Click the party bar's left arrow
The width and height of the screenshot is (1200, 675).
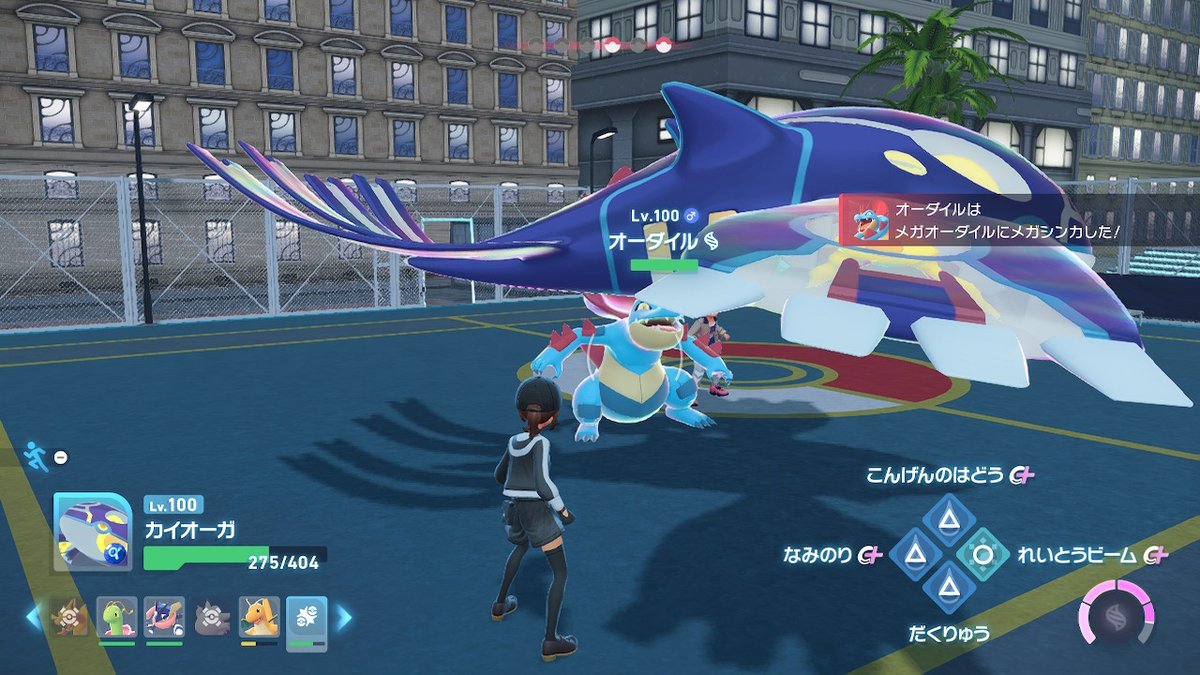pyautogui.click(x=33, y=618)
